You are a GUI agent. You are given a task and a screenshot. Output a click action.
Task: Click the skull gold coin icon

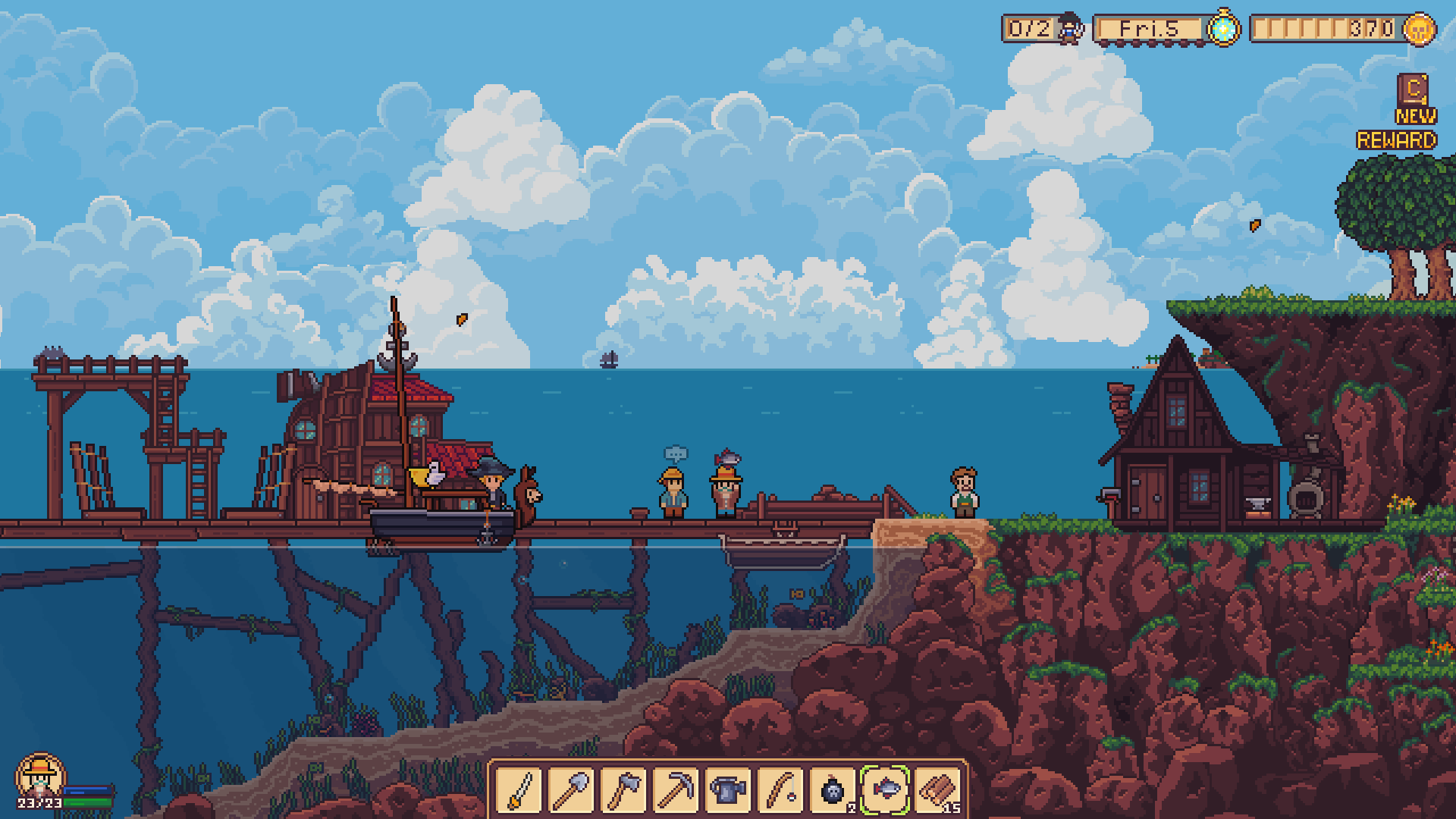pyautogui.click(x=1420, y=29)
